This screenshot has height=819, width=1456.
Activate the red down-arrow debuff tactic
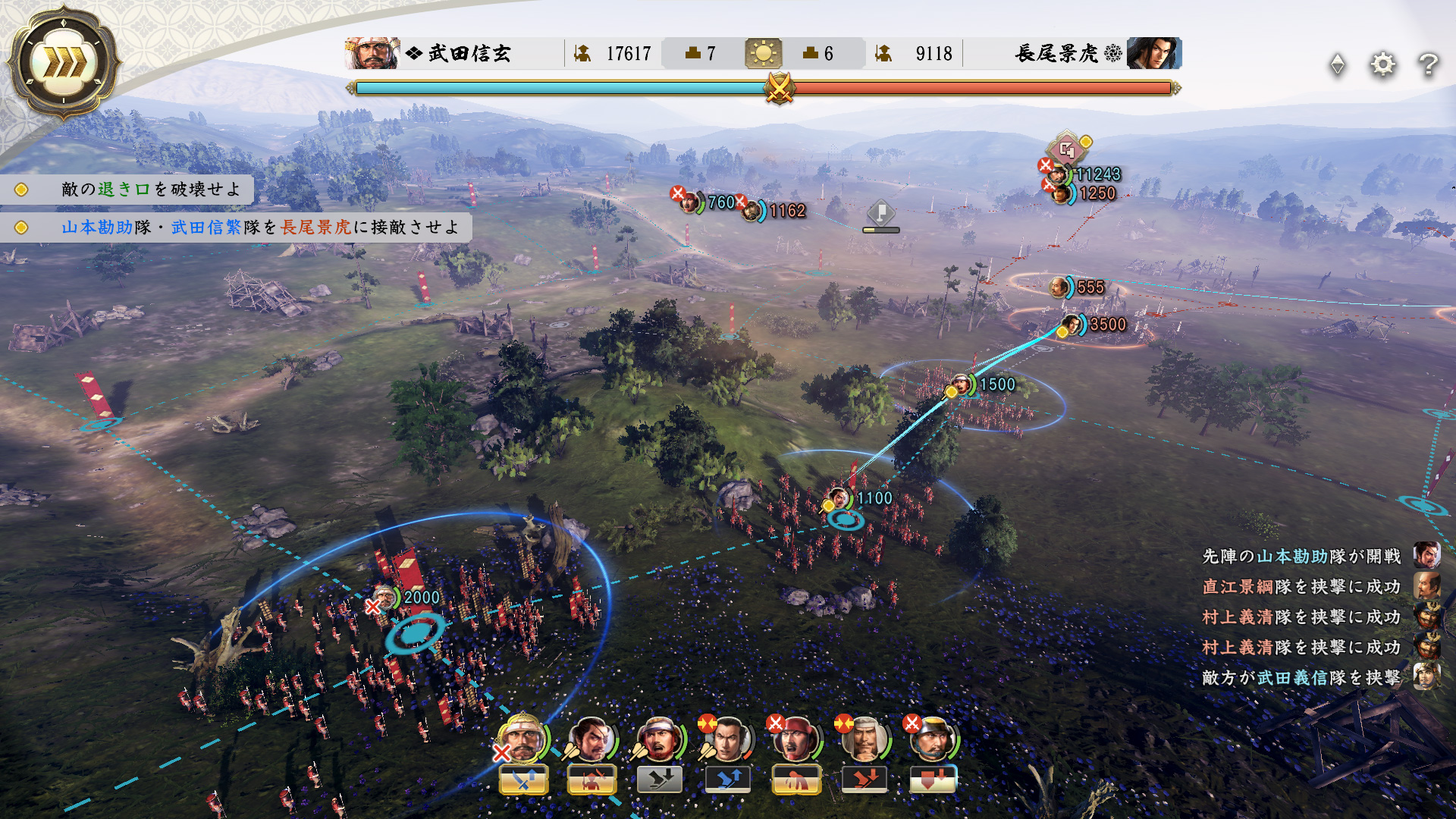point(933,779)
